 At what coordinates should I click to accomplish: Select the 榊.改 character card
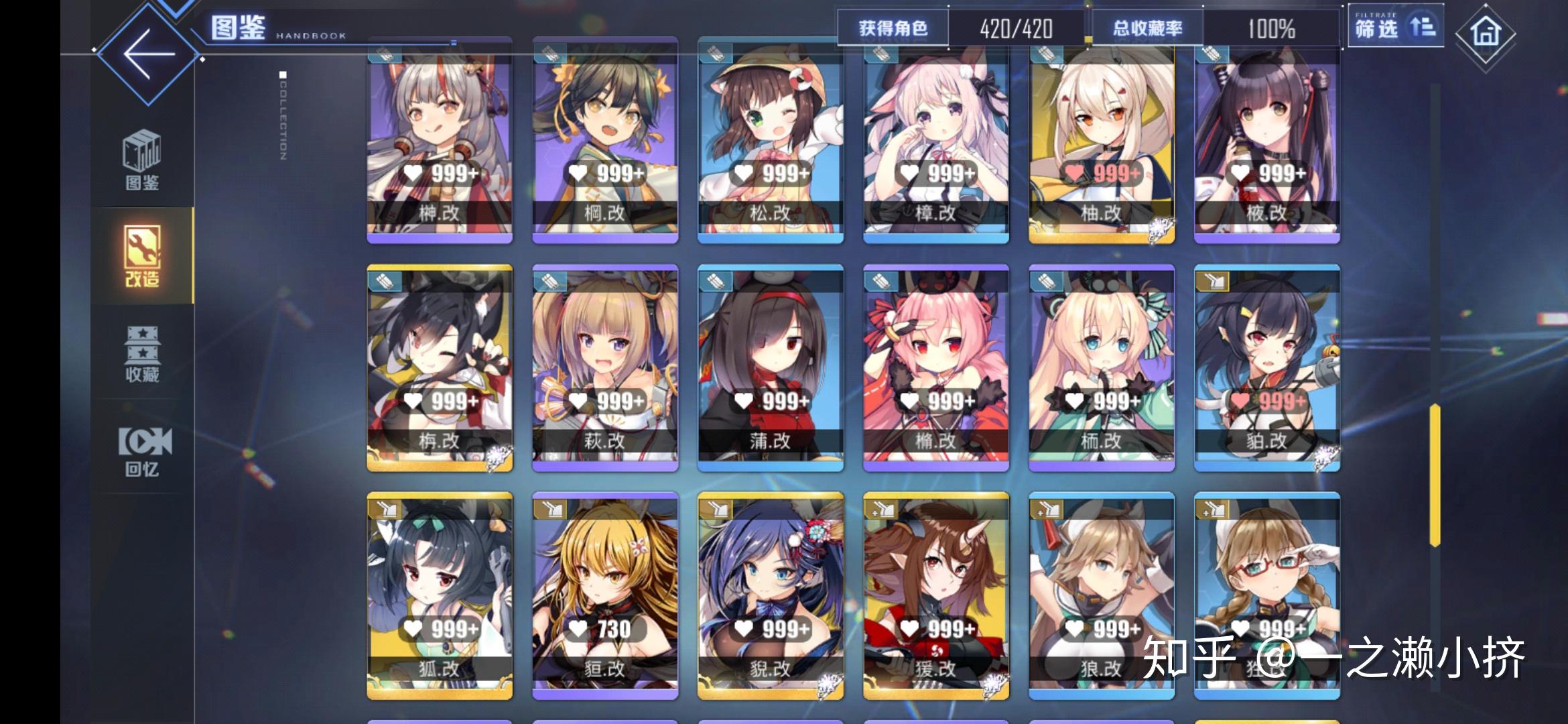click(x=440, y=141)
